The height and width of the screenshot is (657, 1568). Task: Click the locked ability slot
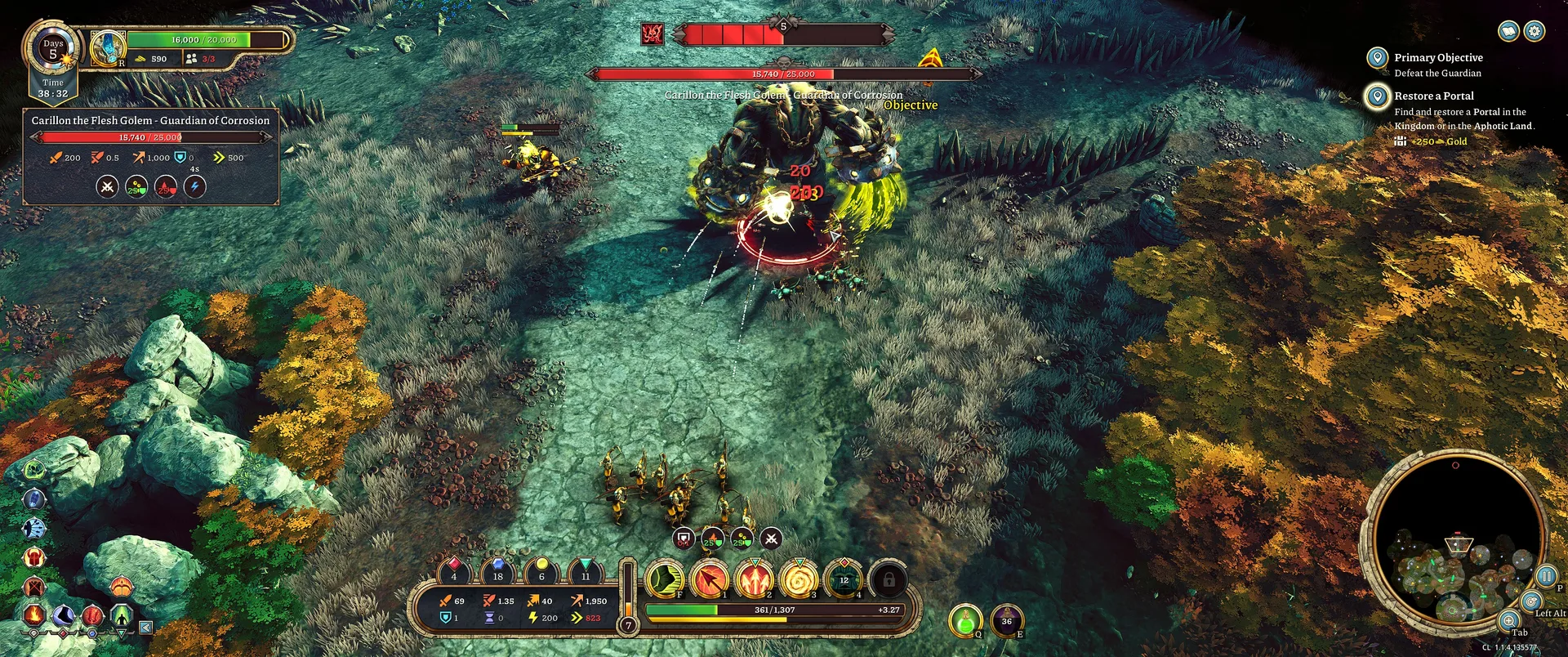point(889,579)
